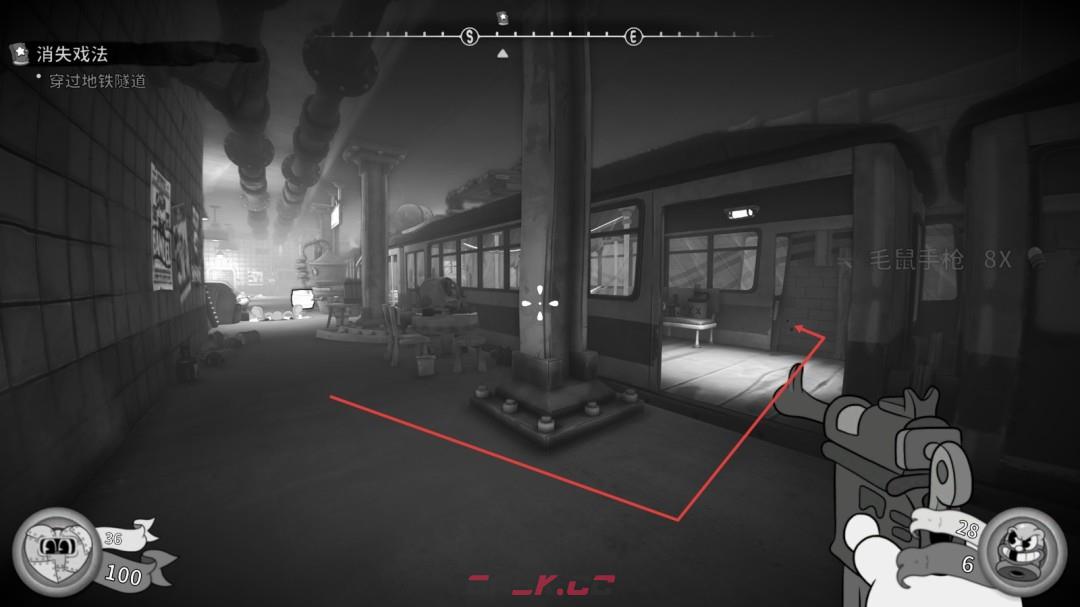Image resolution: width=1080 pixels, height=607 pixels.
Task: Click the E marker on the compass
Action: pos(633,37)
